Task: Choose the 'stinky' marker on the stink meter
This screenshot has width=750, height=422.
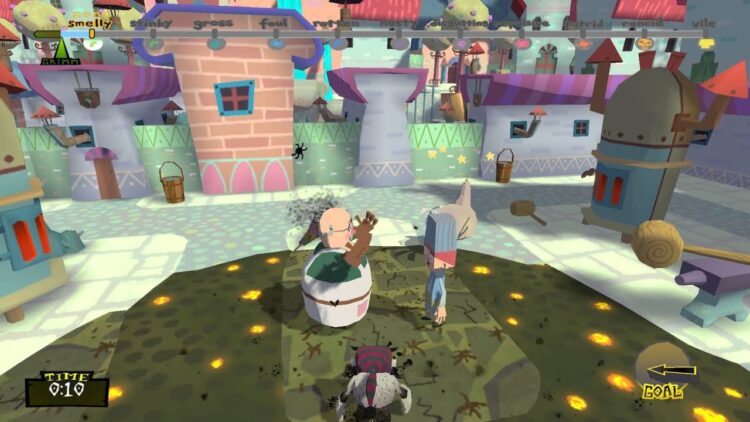Action: coord(152,43)
